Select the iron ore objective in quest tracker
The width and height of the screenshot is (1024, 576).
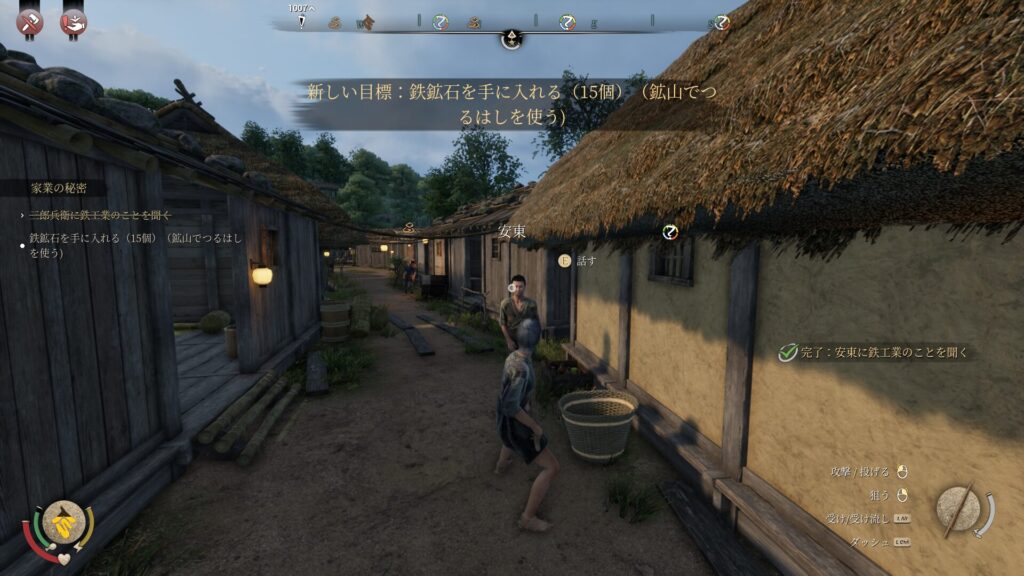click(x=135, y=245)
